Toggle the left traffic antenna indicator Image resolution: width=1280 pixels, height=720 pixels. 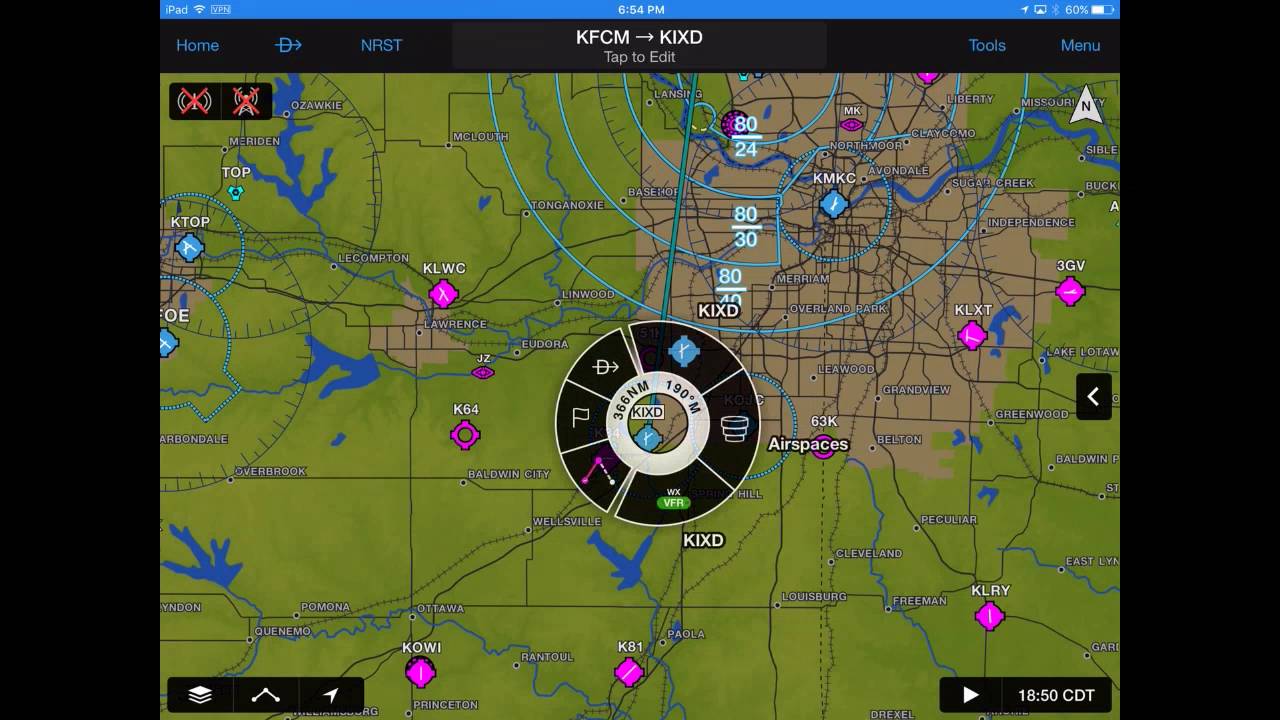(x=194, y=101)
